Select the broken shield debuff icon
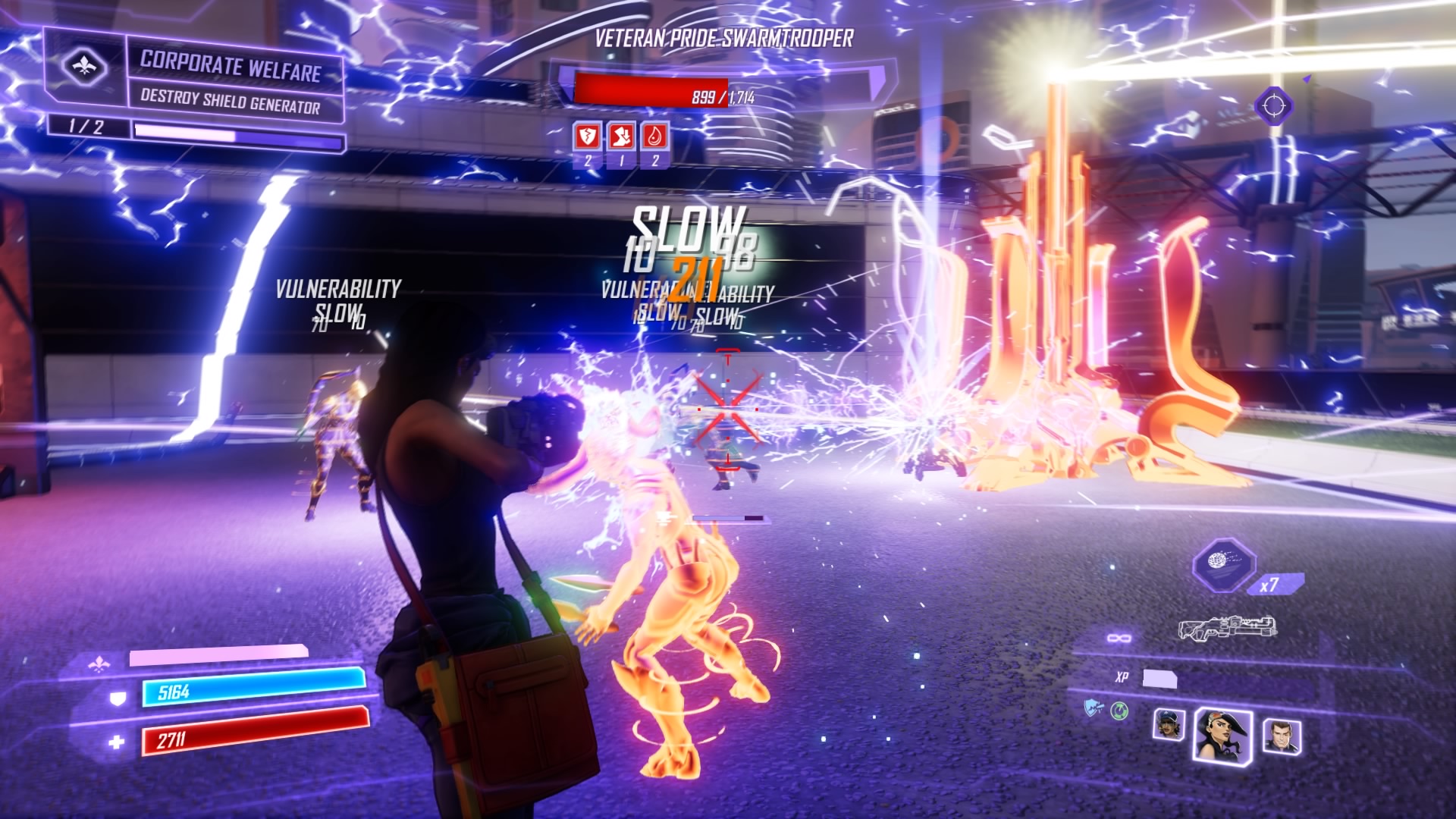This screenshot has width=1456, height=819. point(587,136)
